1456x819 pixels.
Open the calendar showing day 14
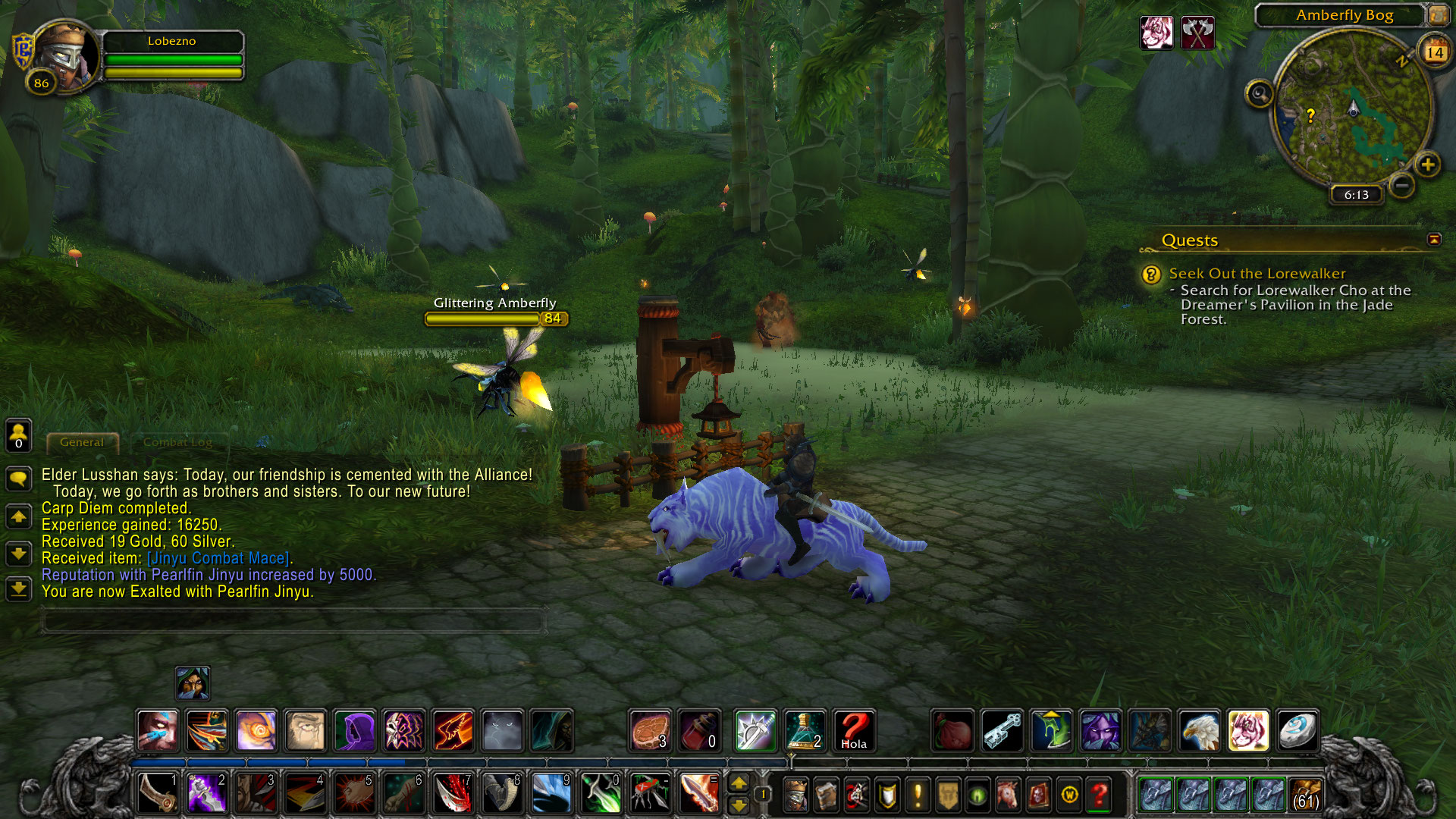(1434, 52)
